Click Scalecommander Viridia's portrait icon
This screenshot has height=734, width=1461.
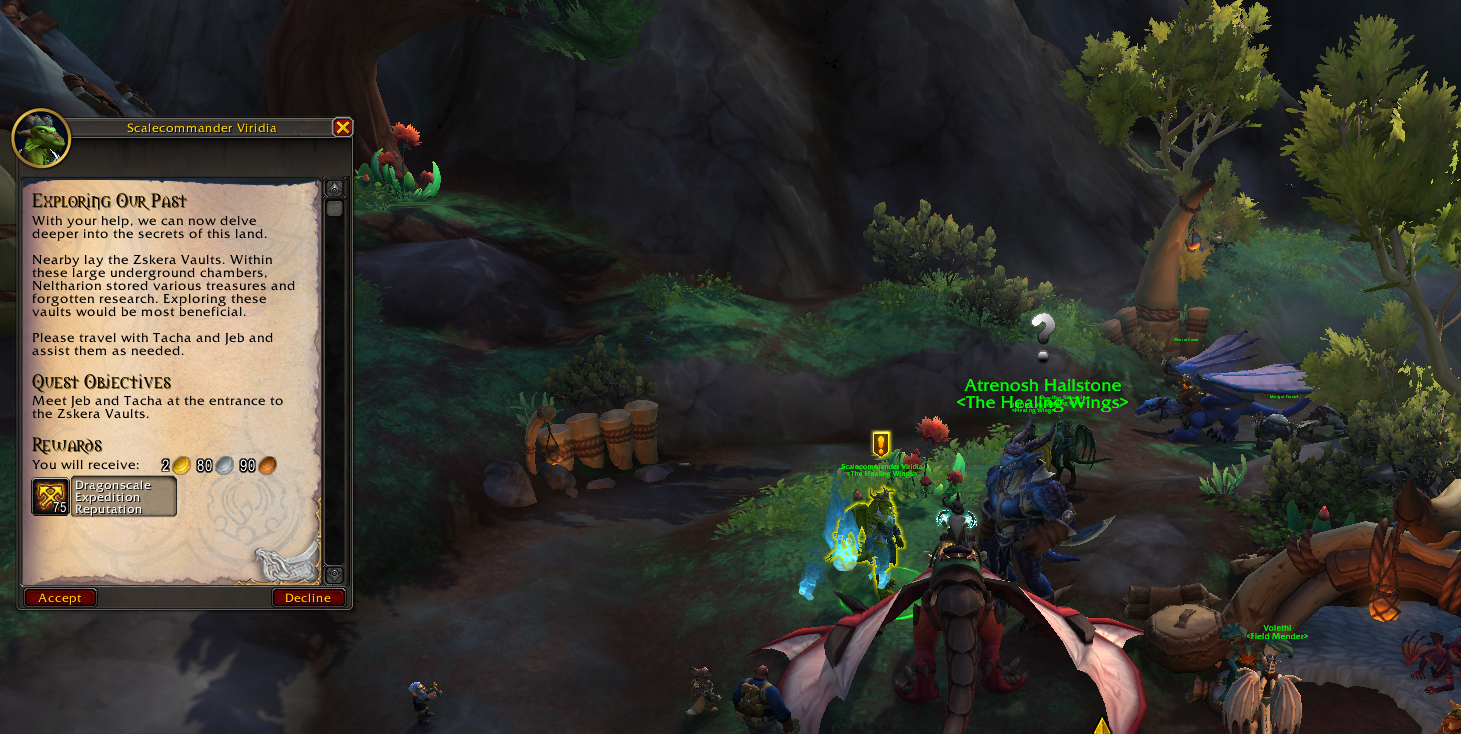coord(41,138)
